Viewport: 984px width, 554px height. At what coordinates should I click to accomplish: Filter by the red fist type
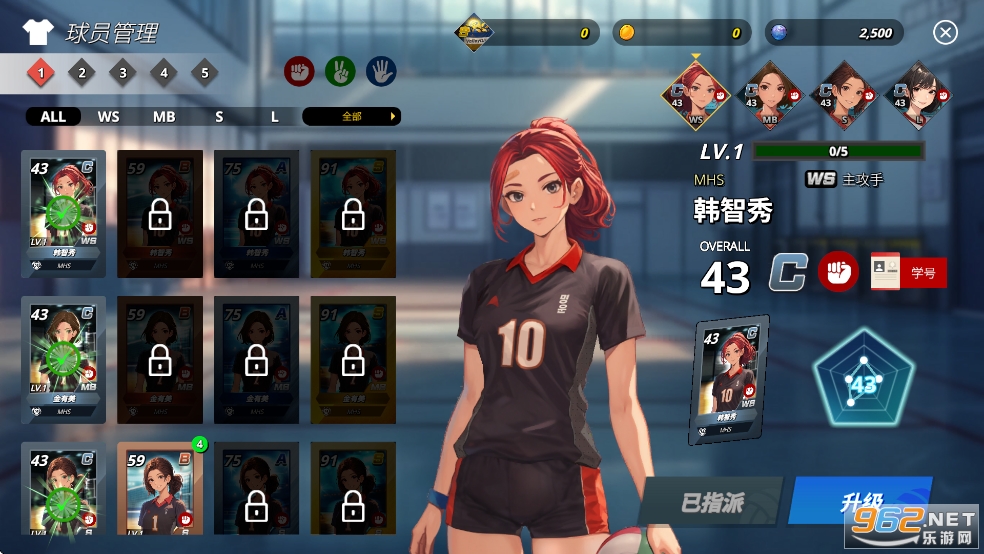300,71
